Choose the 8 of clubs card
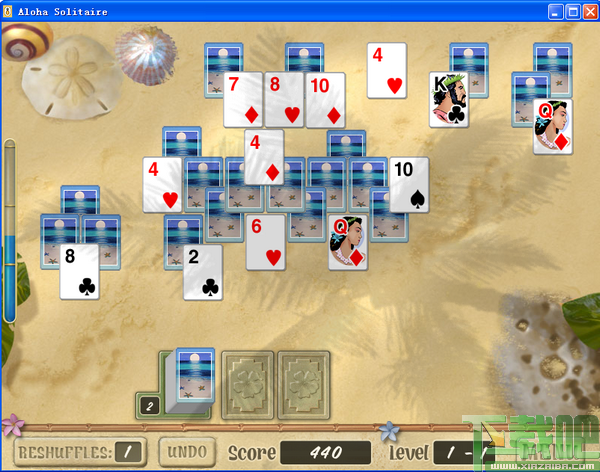The image size is (600, 472). tap(79, 271)
